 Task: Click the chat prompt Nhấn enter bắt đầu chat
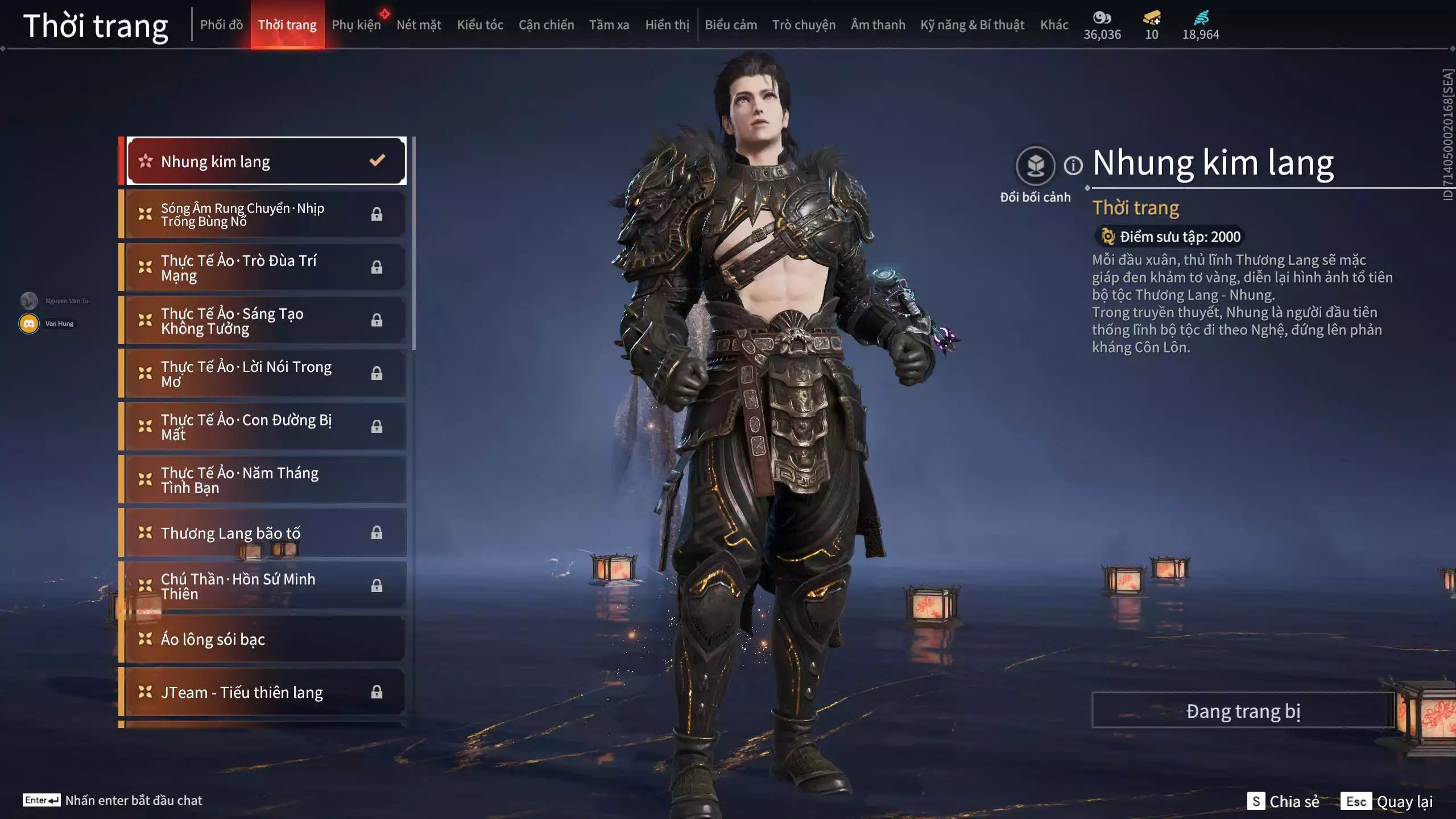click(x=133, y=800)
